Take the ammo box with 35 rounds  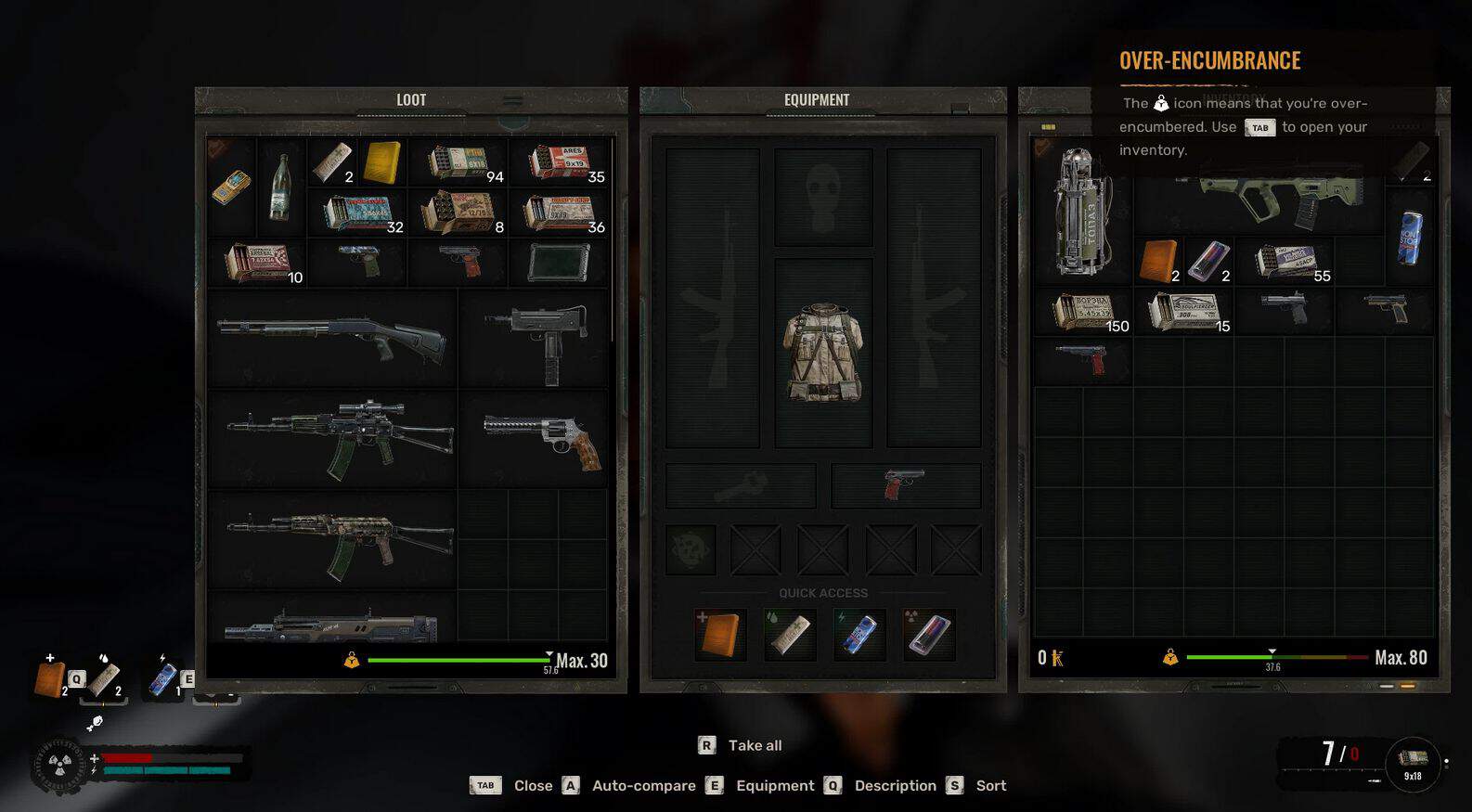559,162
